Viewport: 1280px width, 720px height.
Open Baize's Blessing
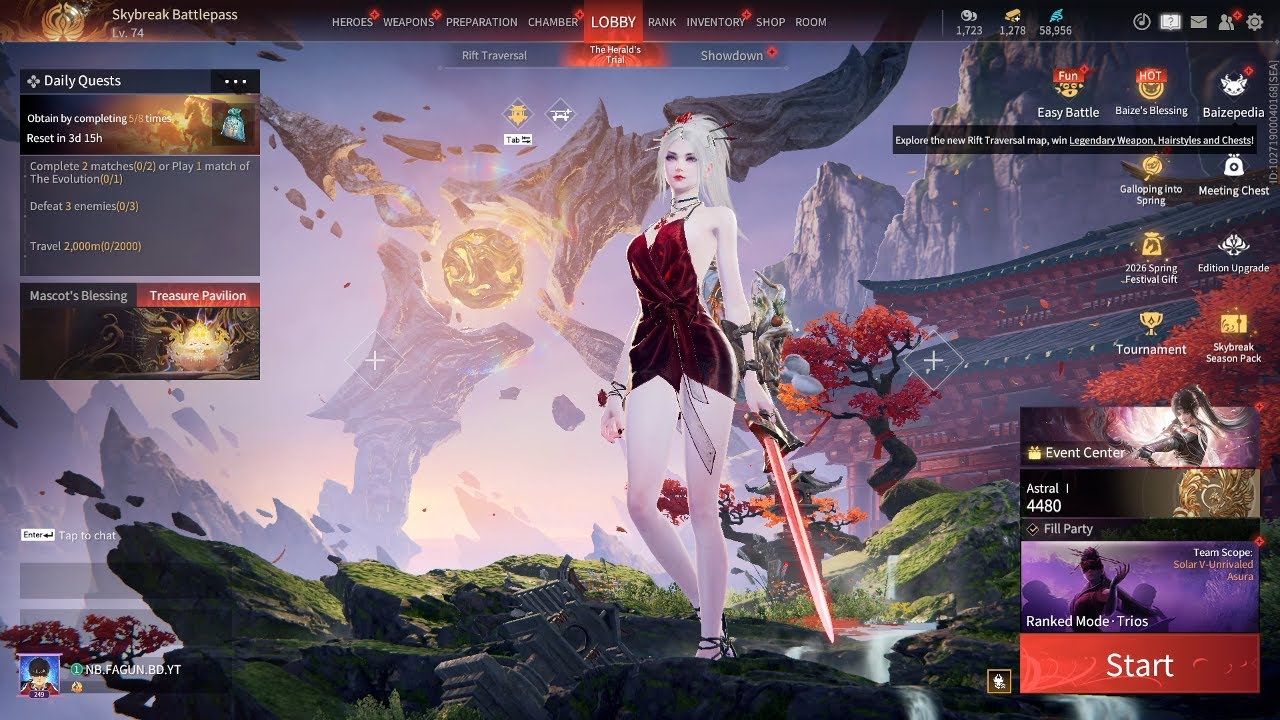click(1152, 94)
